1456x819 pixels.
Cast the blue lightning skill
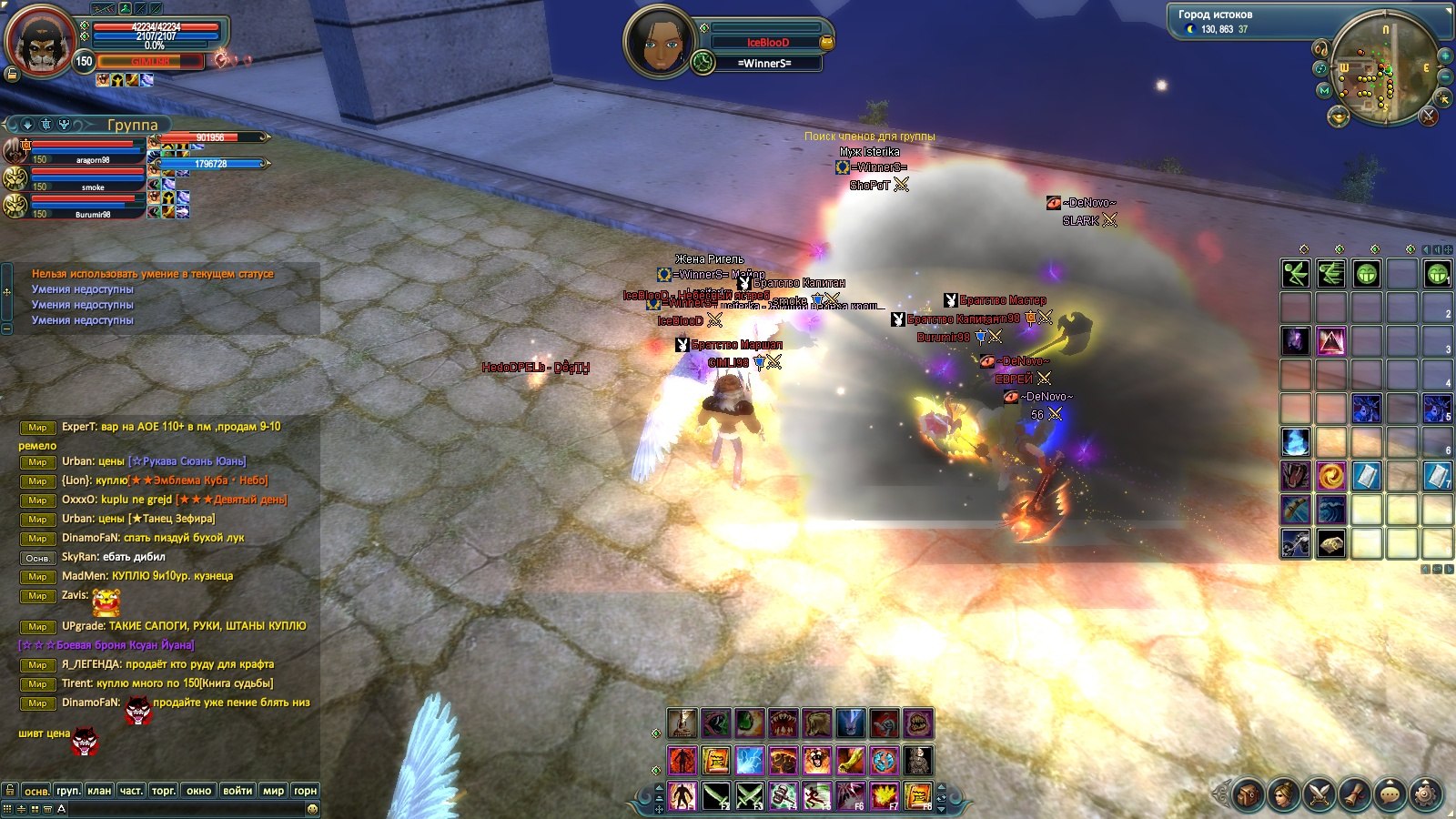(x=749, y=760)
